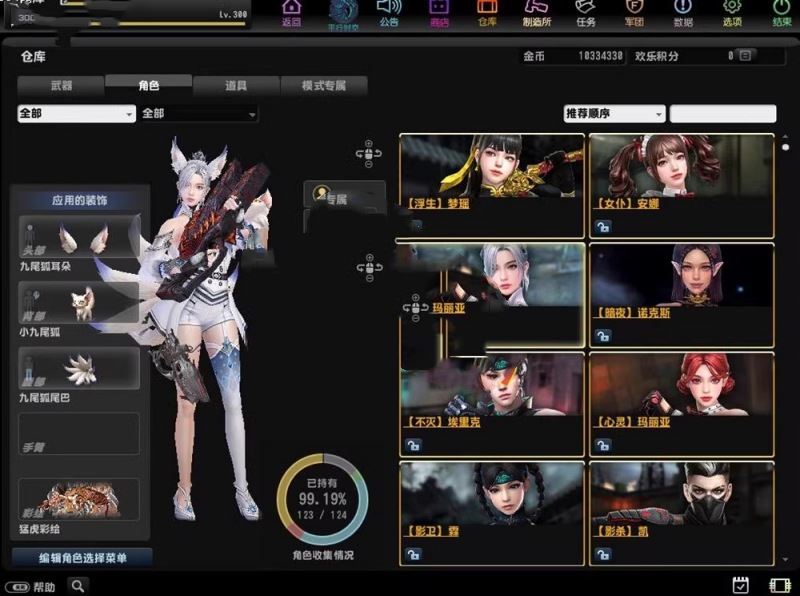800x596 pixels.
Task: Open 选项 options gear
Action: pos(732,13)
